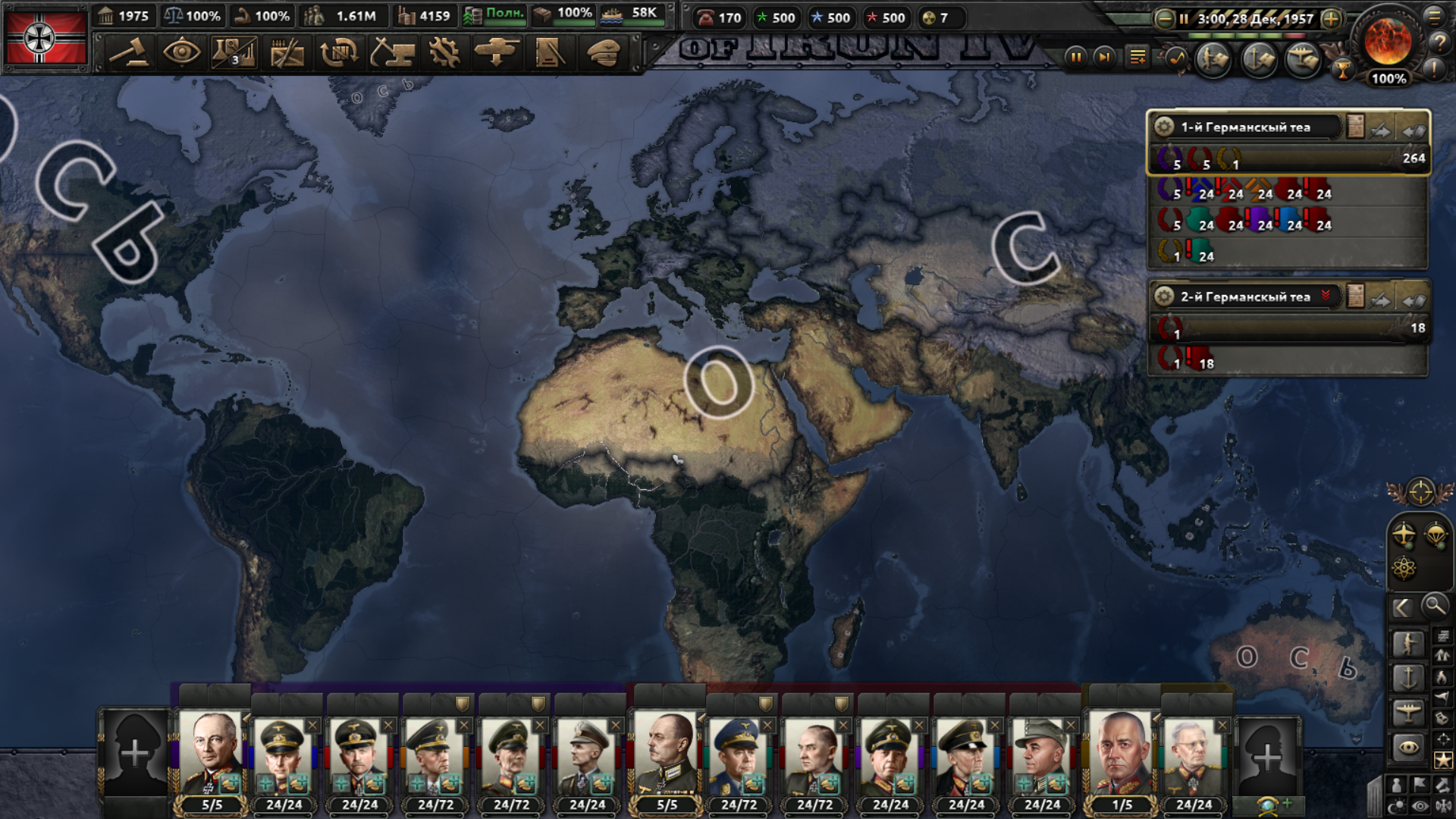The image size is (1456, 819).
Task: Switch to naval map mode anchor
Action: (x=1408, y=677)
